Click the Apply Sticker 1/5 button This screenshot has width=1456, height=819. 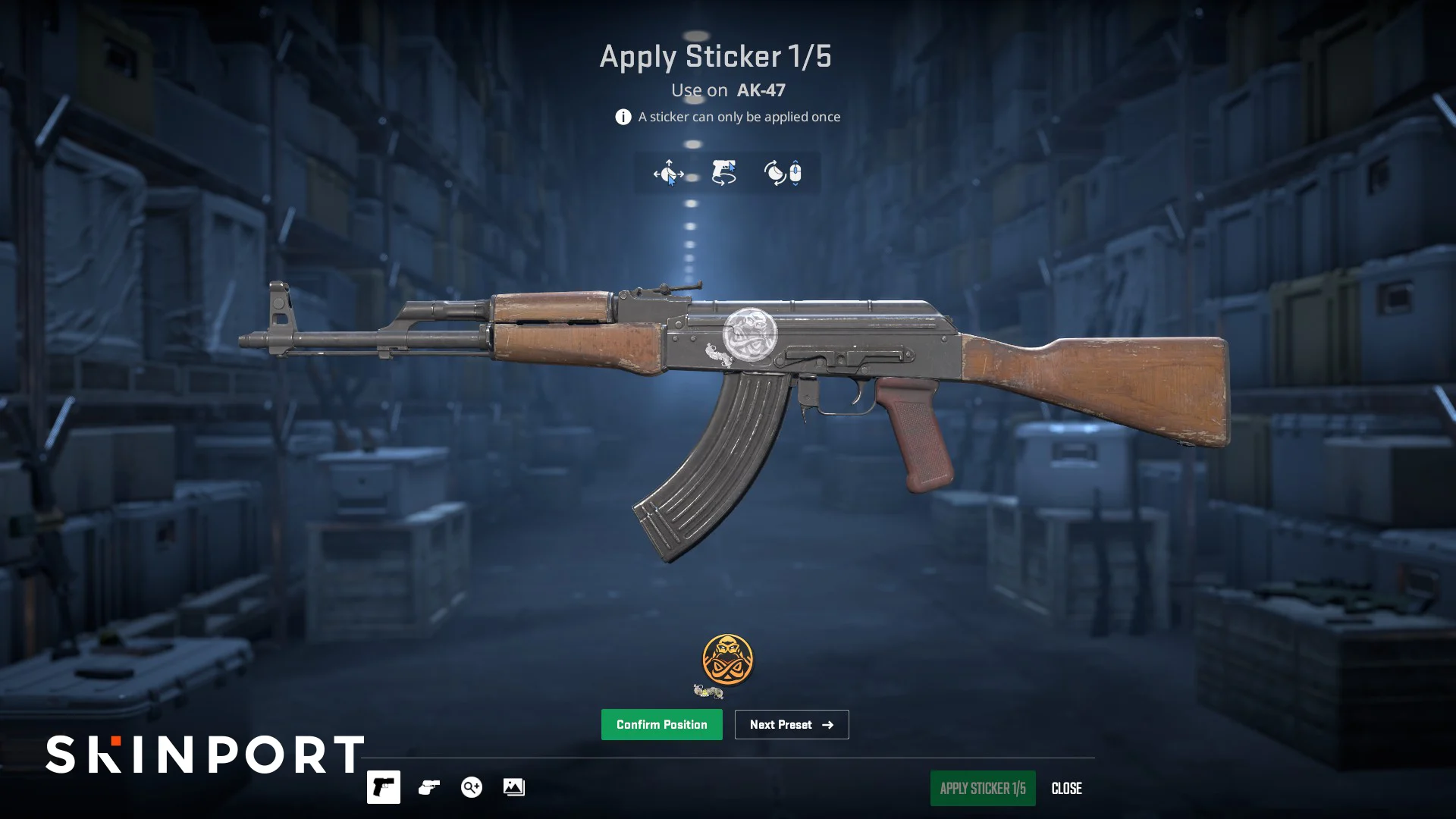(x=982, y=788)
